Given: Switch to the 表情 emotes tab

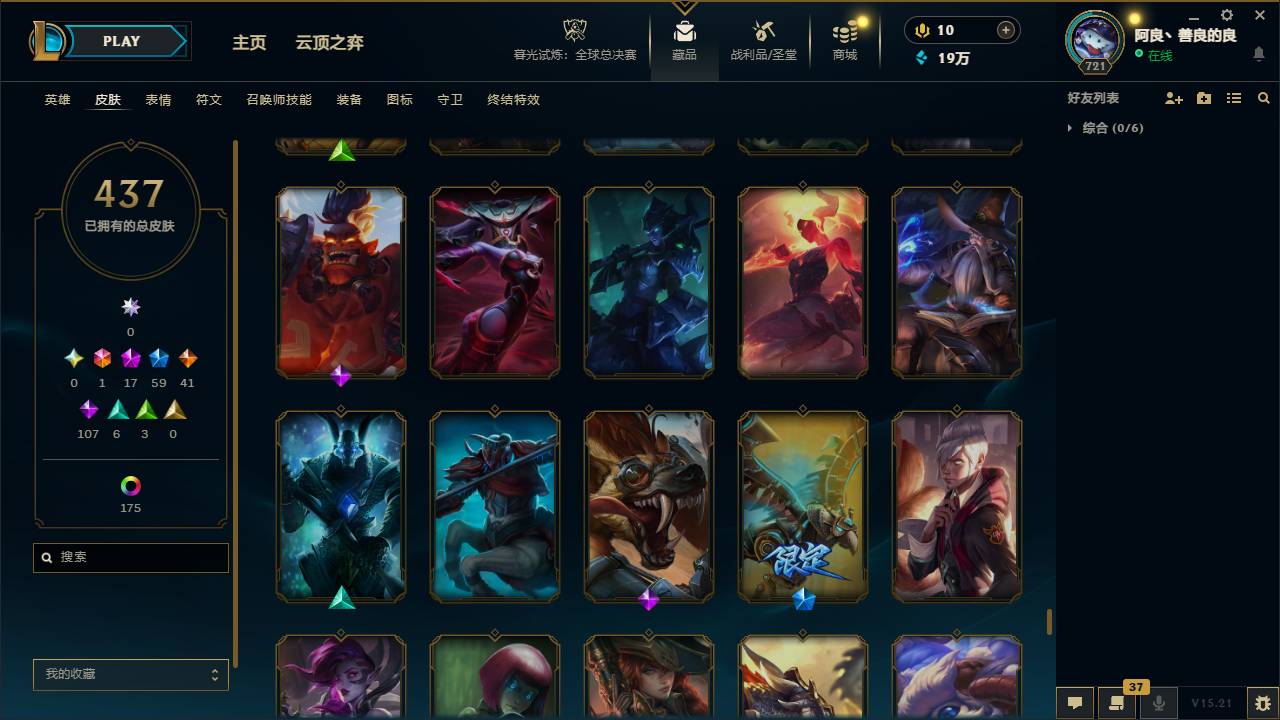Looking at the screenshot, I should pyautogui.click(x=158, y=100).
